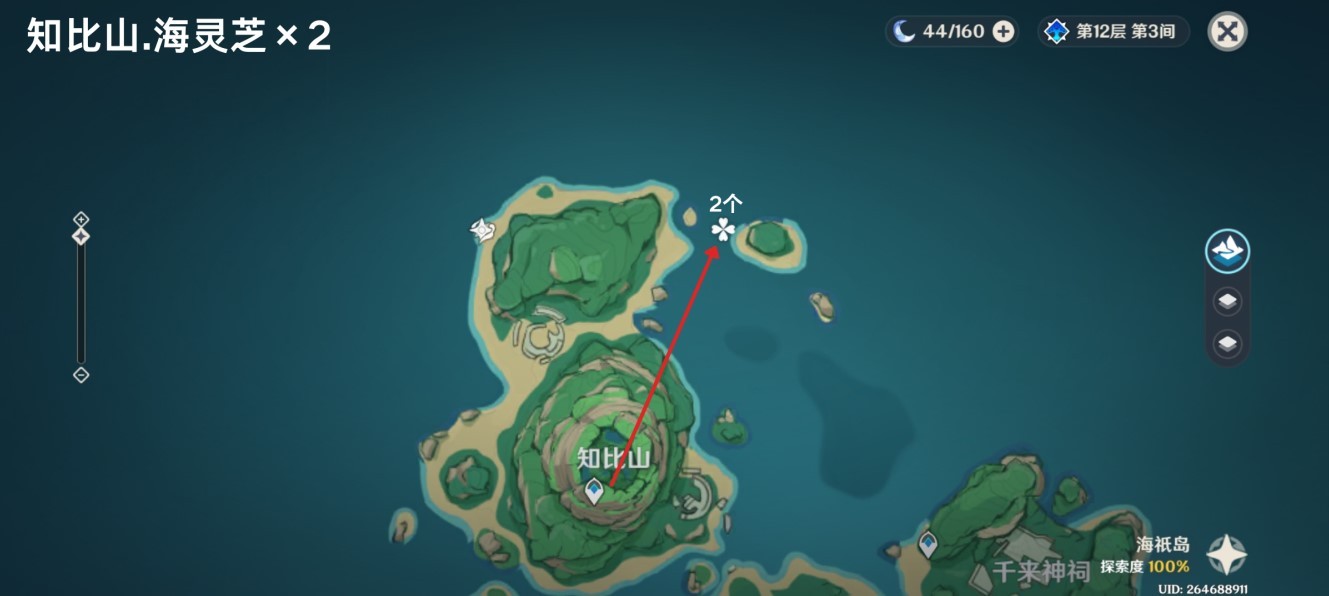The image size is (1329, 596).
Task: Select the highlighted island map layer button
Action: point(1227,250)
